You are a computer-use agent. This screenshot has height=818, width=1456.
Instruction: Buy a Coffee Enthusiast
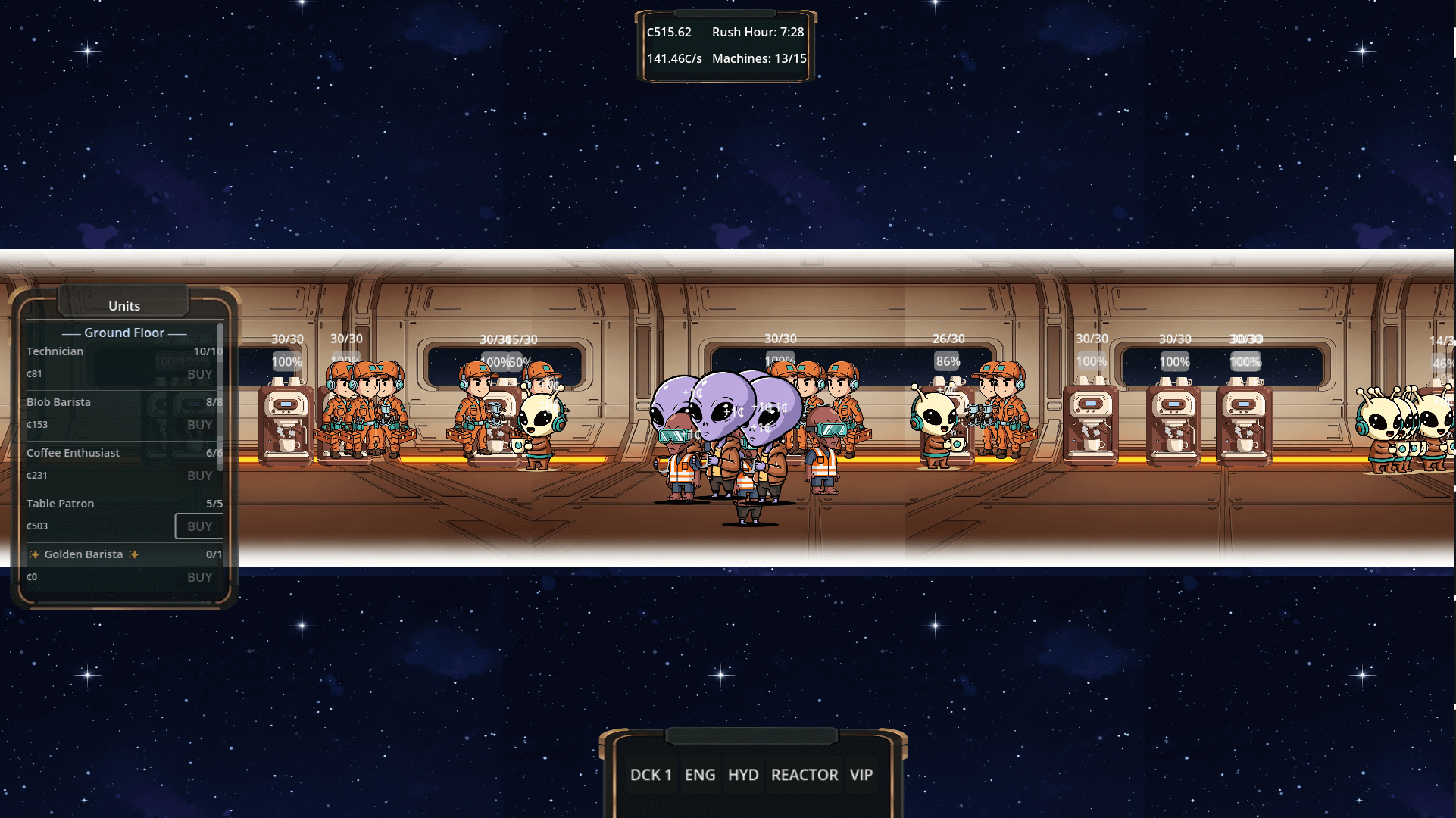coord(199,476)
